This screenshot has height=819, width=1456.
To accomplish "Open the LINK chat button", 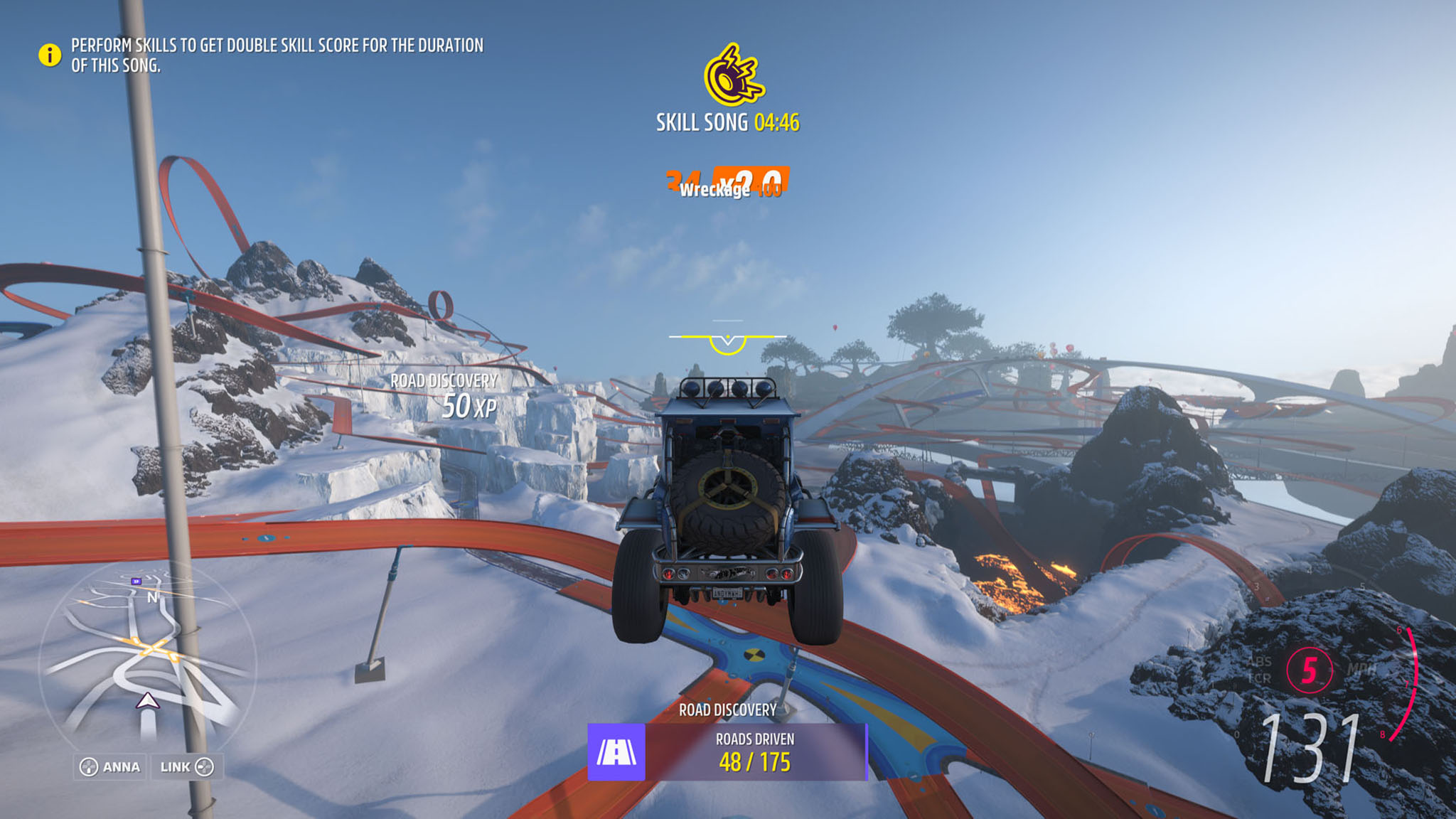I will [x=186, y=767].
